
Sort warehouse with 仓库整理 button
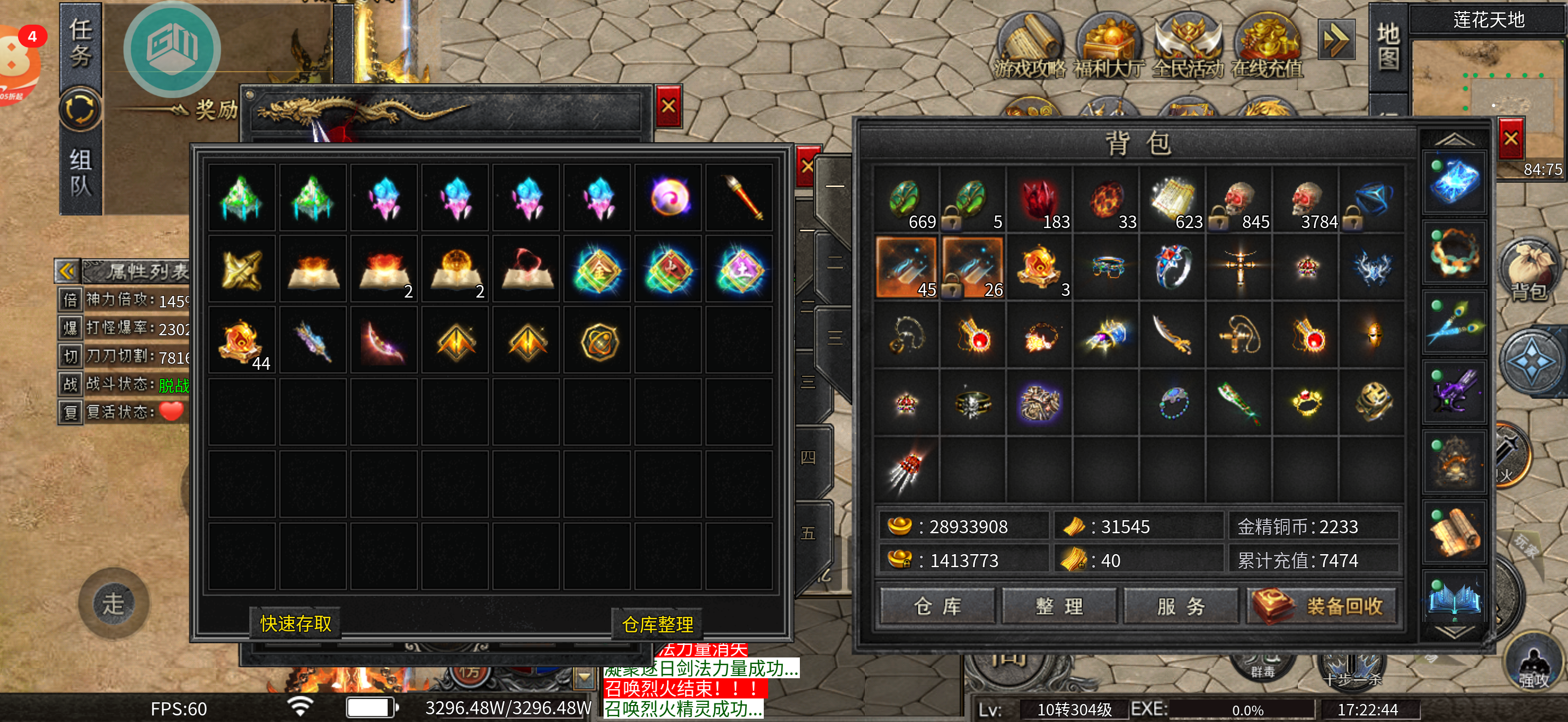point(657,625)
